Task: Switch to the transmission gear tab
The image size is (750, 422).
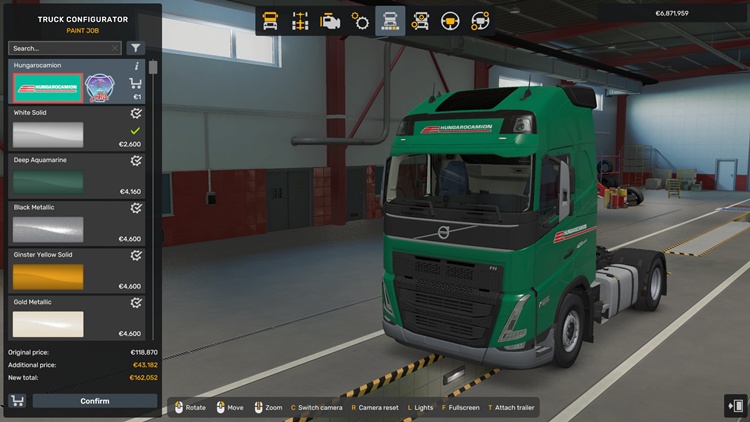Action: (360, 20)
